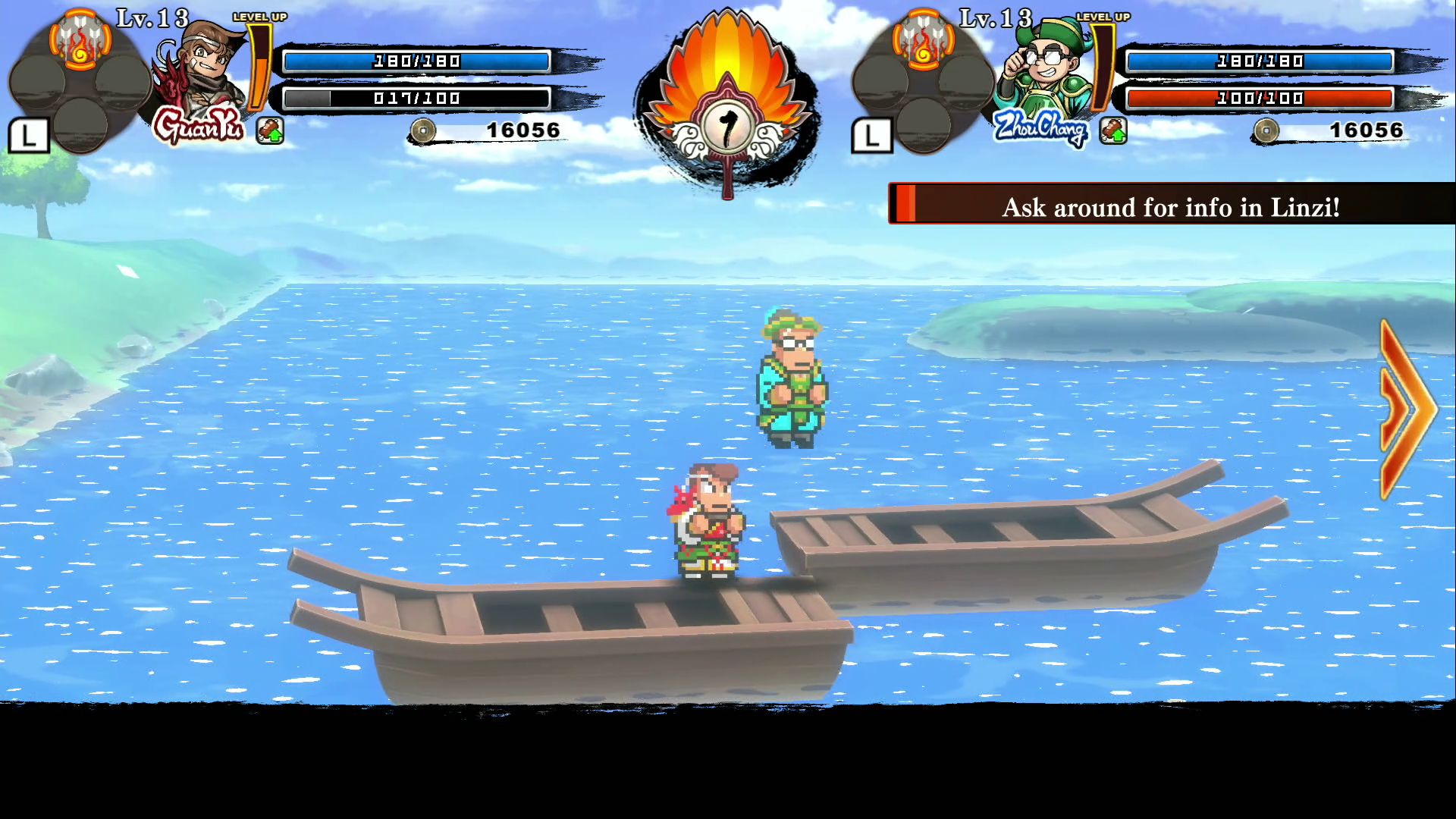The image size is (1456, 819).
Task: Click the meat buff icon beside Zhou Chang's name
Action: (1112, 130)
